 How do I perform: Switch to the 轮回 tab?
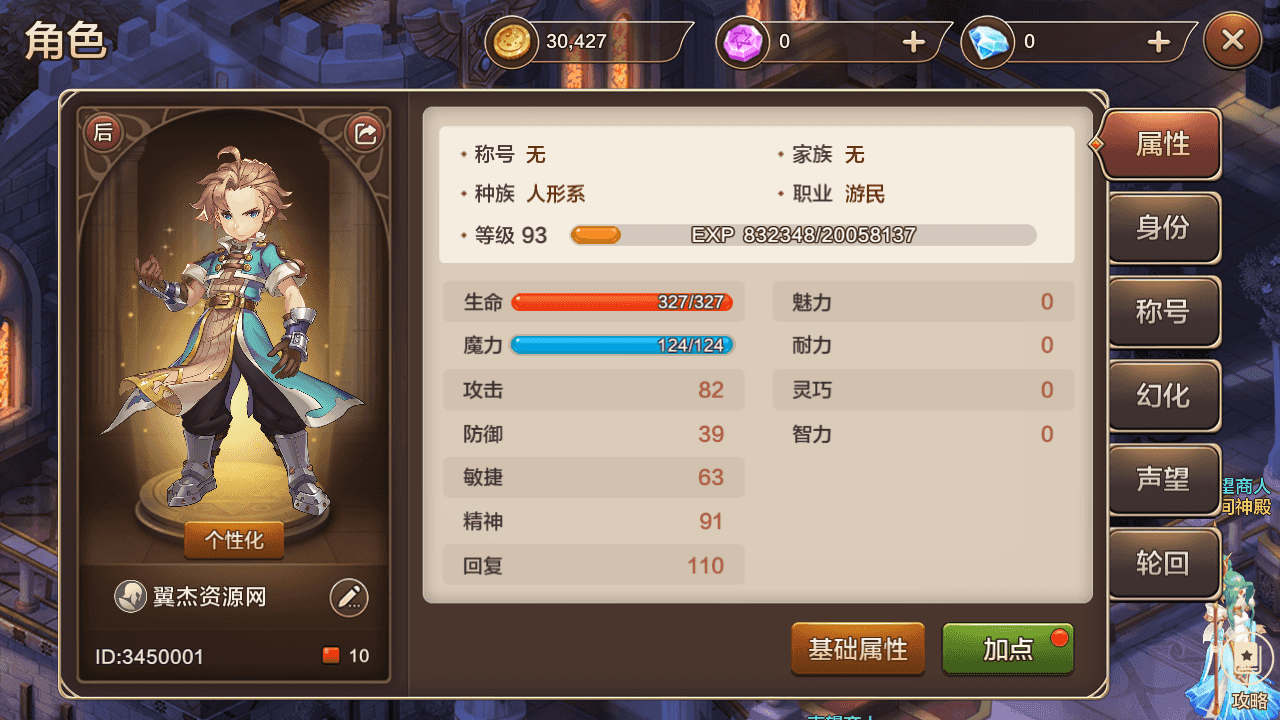tap(1163, 564)
